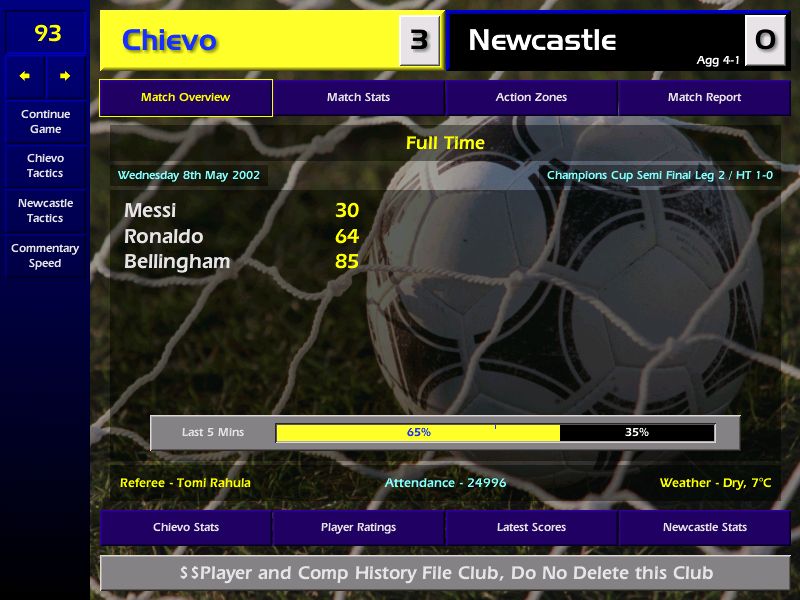
Task: Select the Chievo team name
Action: [169, 41]
